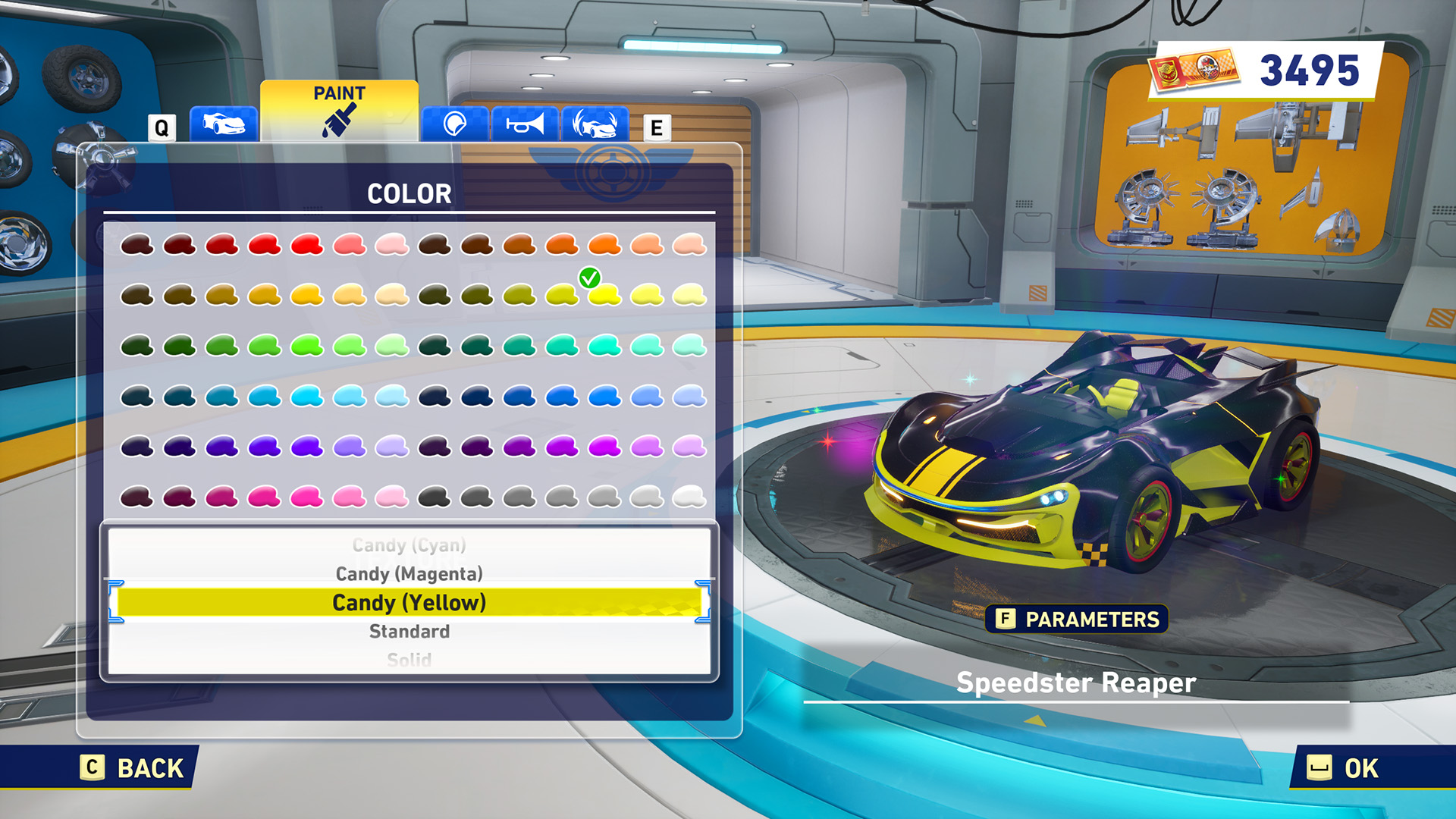Screen dimensions: 1456x819
Task: Select the light pink swatch in red row
Action: point(392,245)
